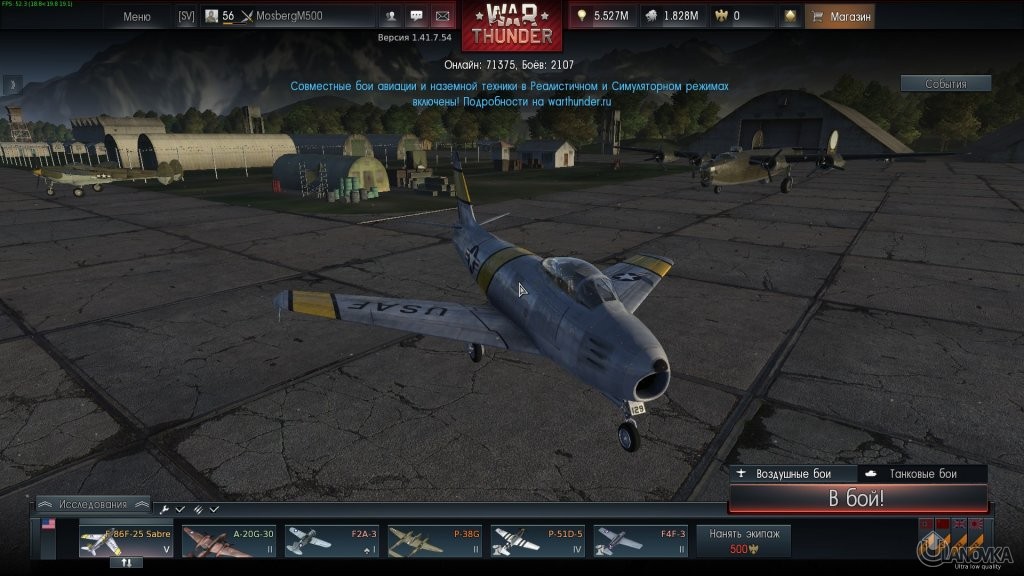Open the friends contacts icon

click(x=391, y=16)
